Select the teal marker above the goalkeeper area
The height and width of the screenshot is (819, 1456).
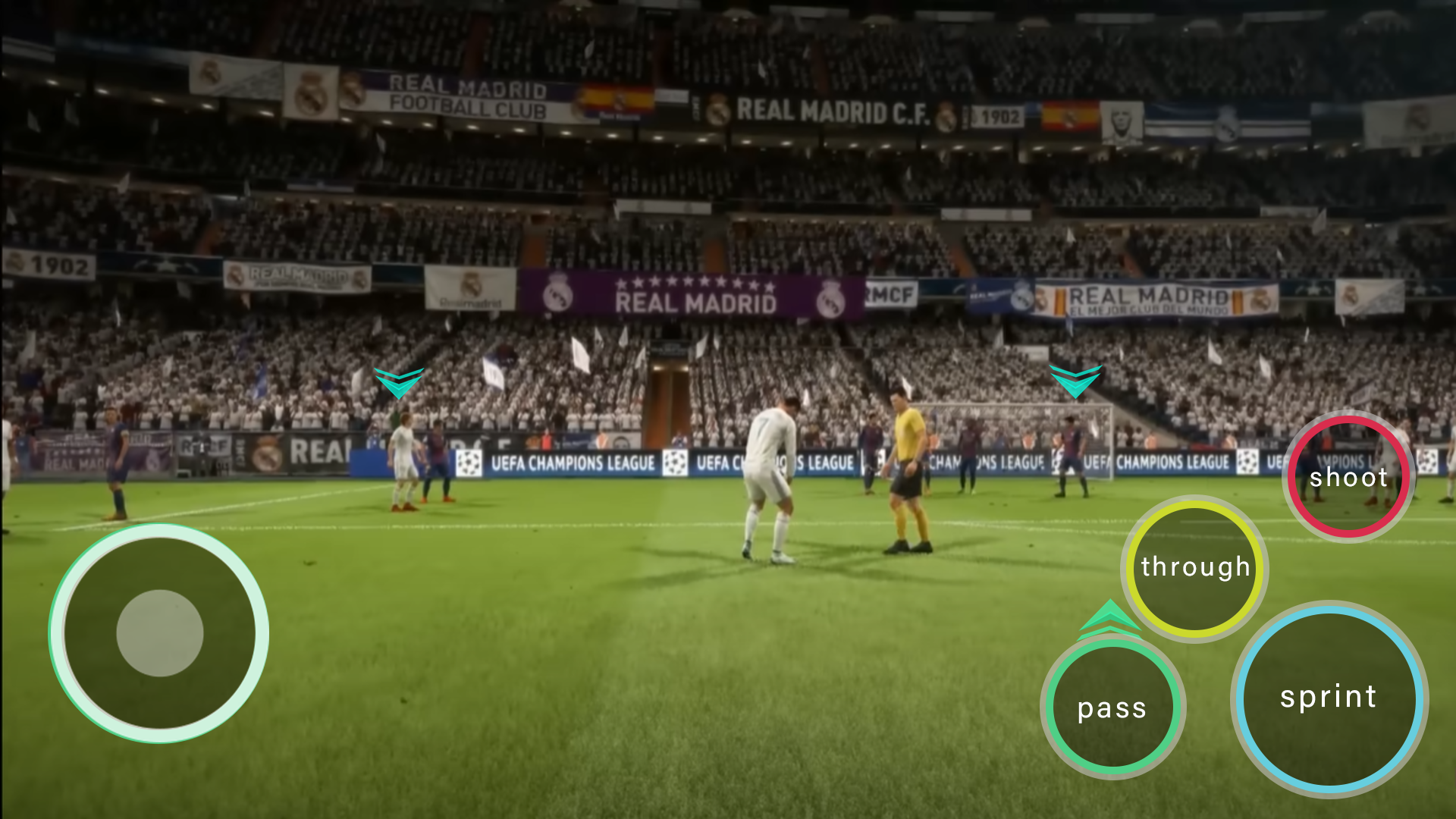coord(1078,383)
